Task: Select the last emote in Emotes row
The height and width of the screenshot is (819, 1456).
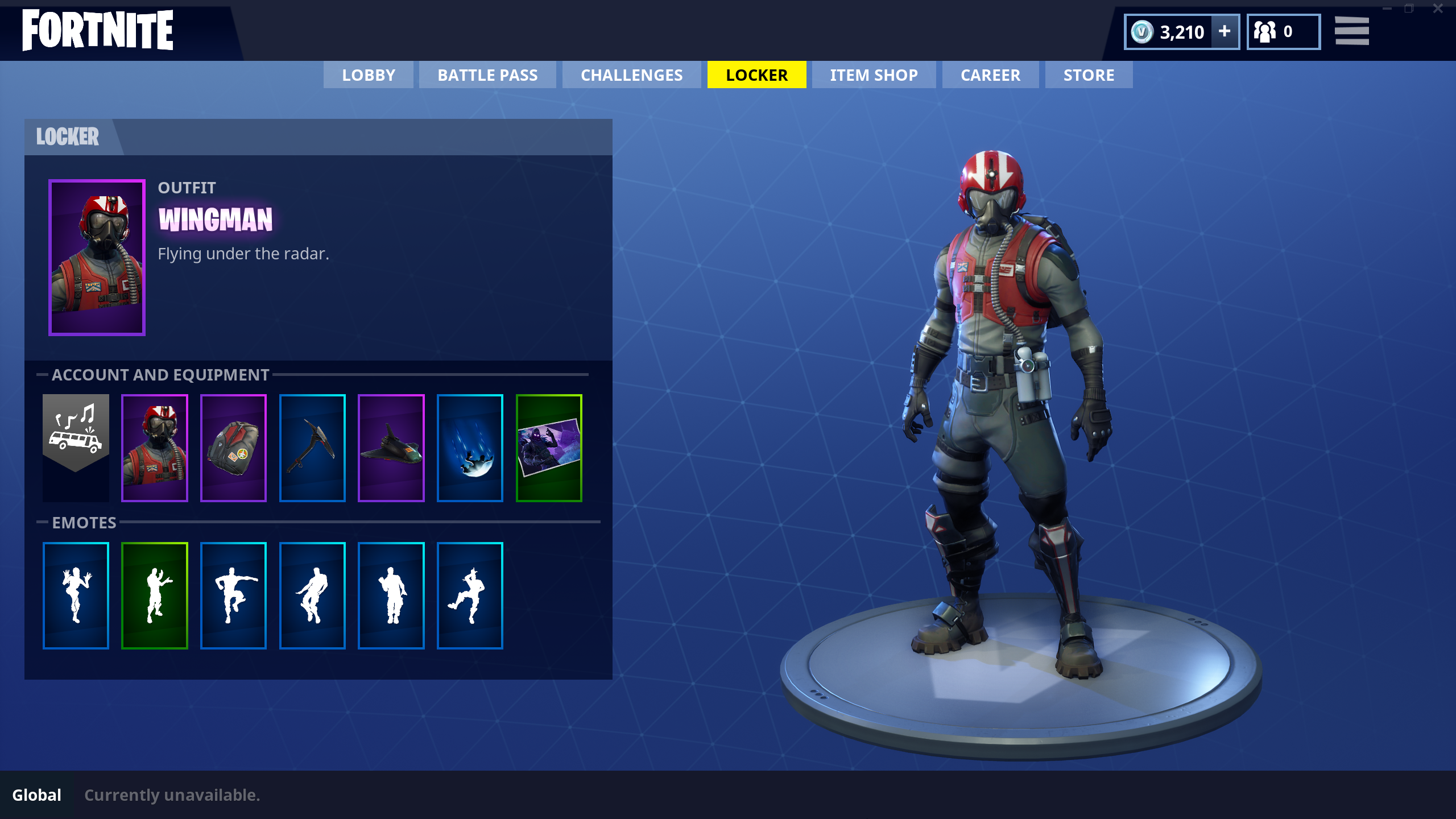Action: tap(470, 595)
